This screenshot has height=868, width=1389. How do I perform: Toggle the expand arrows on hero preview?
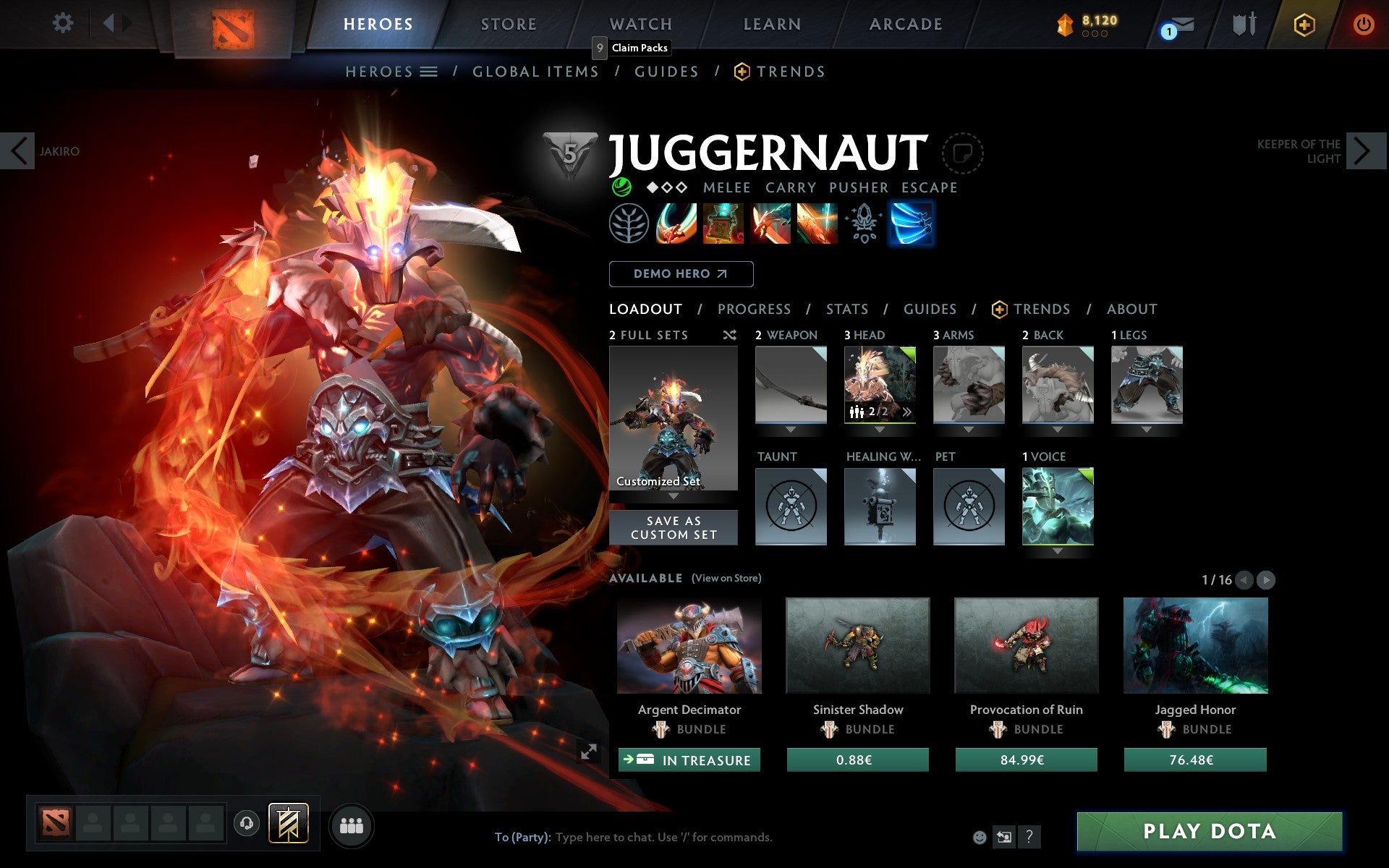[x=590, y=752]
